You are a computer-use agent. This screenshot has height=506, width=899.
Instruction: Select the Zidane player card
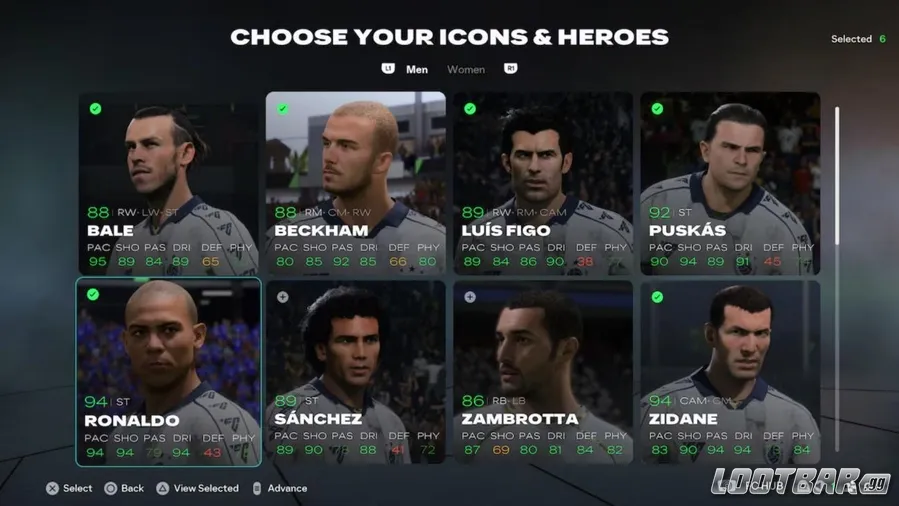[730, 371]
